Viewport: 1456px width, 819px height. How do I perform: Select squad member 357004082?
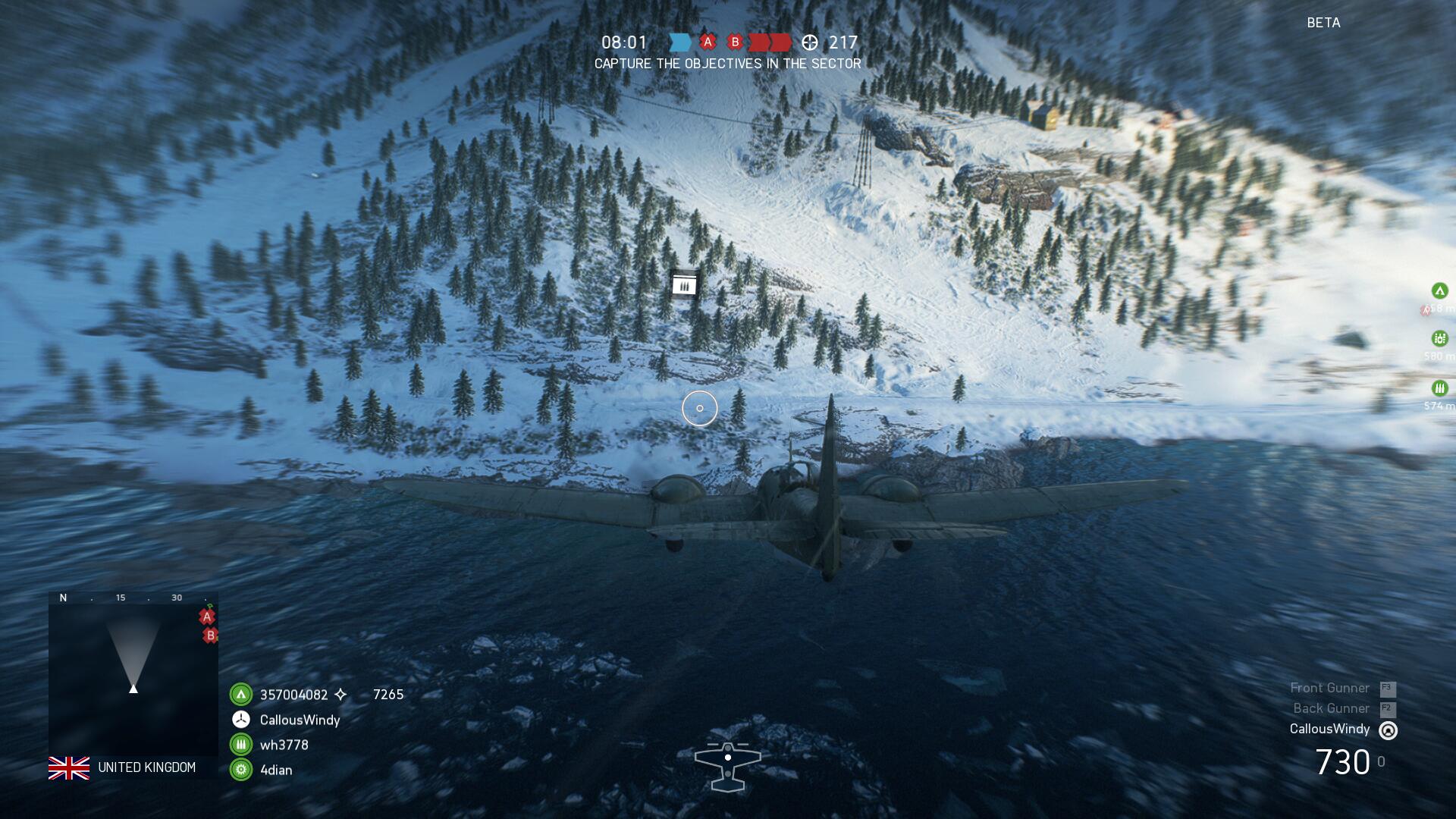(x=293, y=695)
